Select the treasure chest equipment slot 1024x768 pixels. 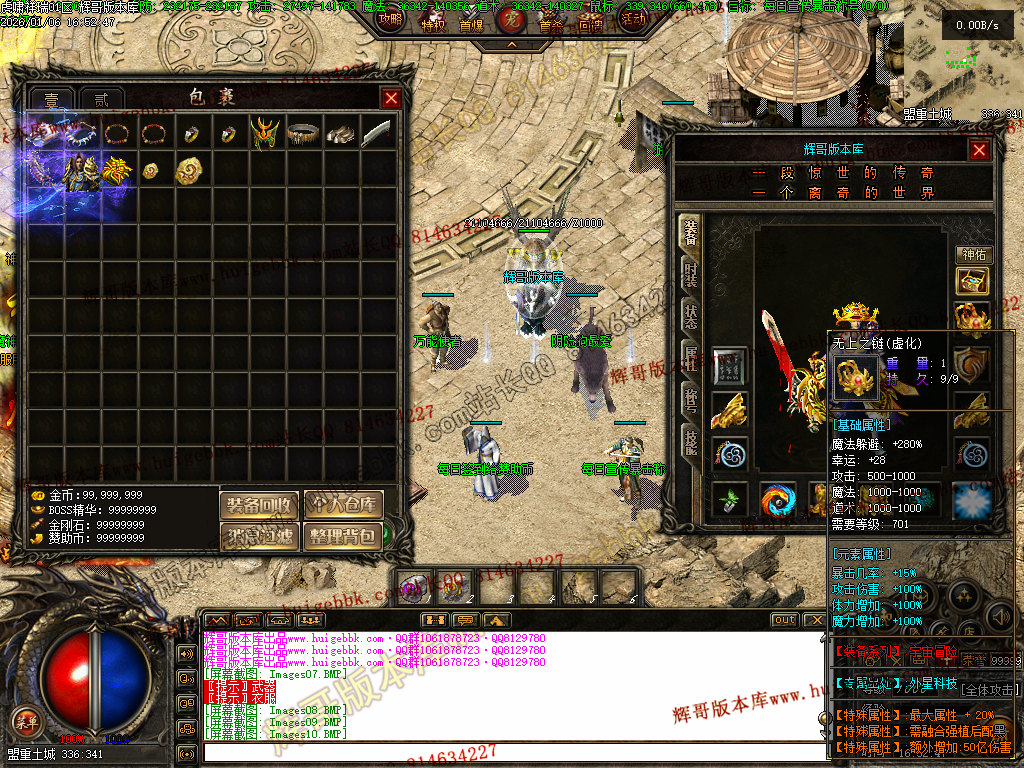pos(972,282)
